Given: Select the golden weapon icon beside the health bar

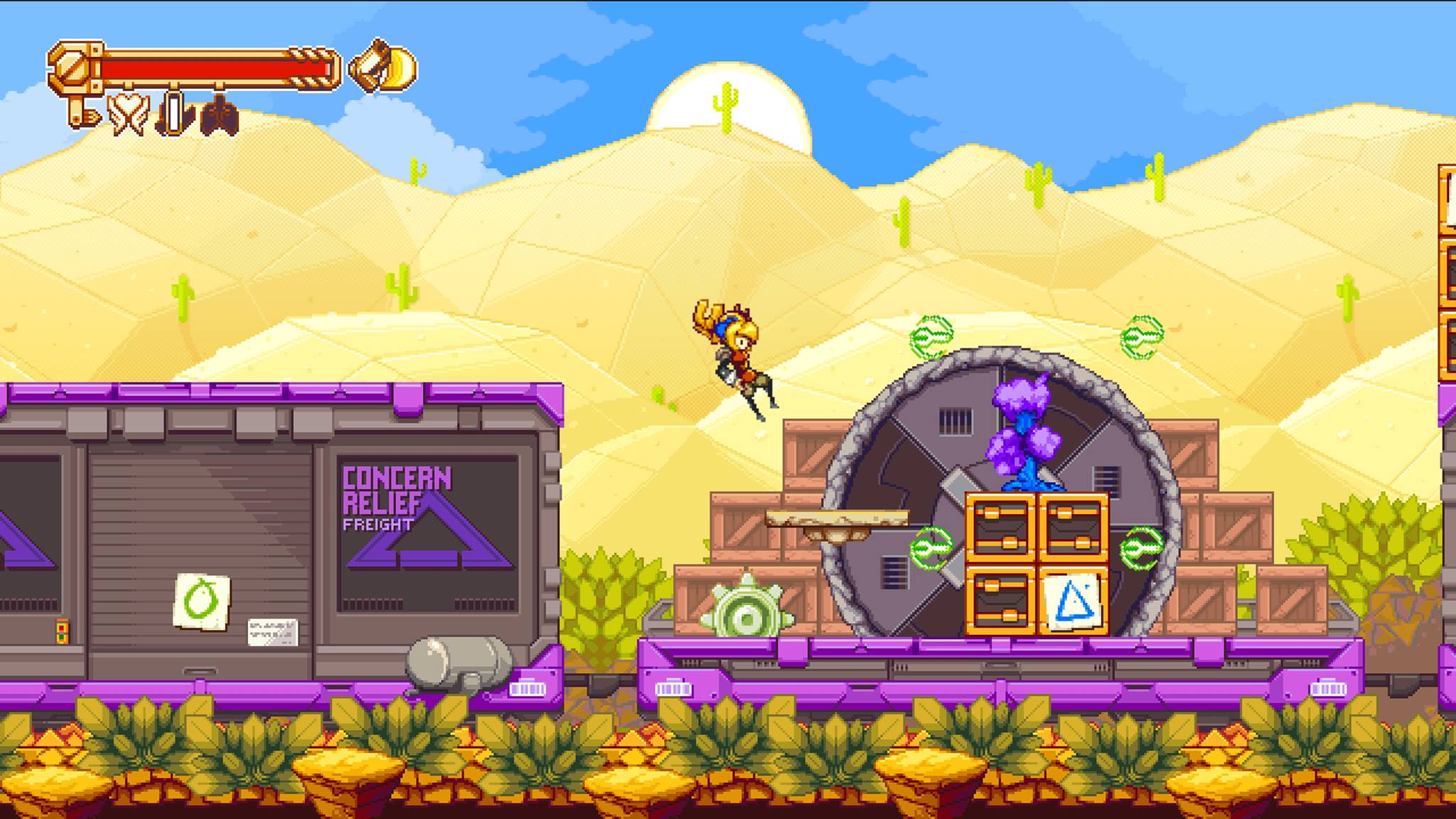Looking at the screenshot, I should (x=384, y=67).
